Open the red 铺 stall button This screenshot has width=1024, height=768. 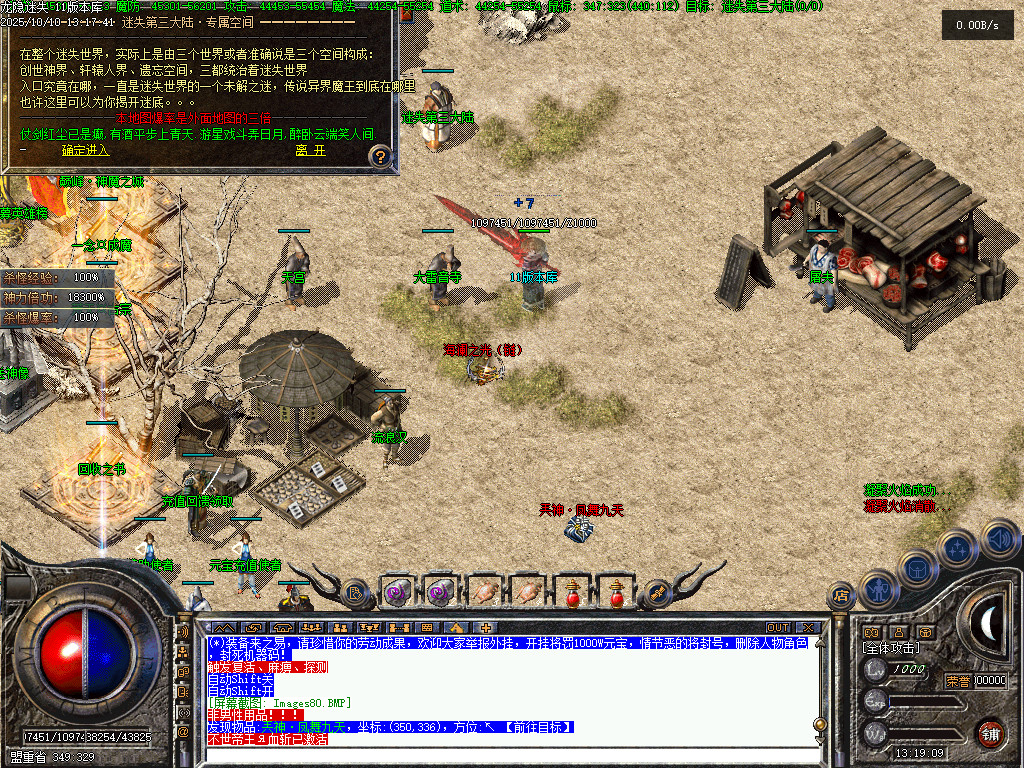990,732
